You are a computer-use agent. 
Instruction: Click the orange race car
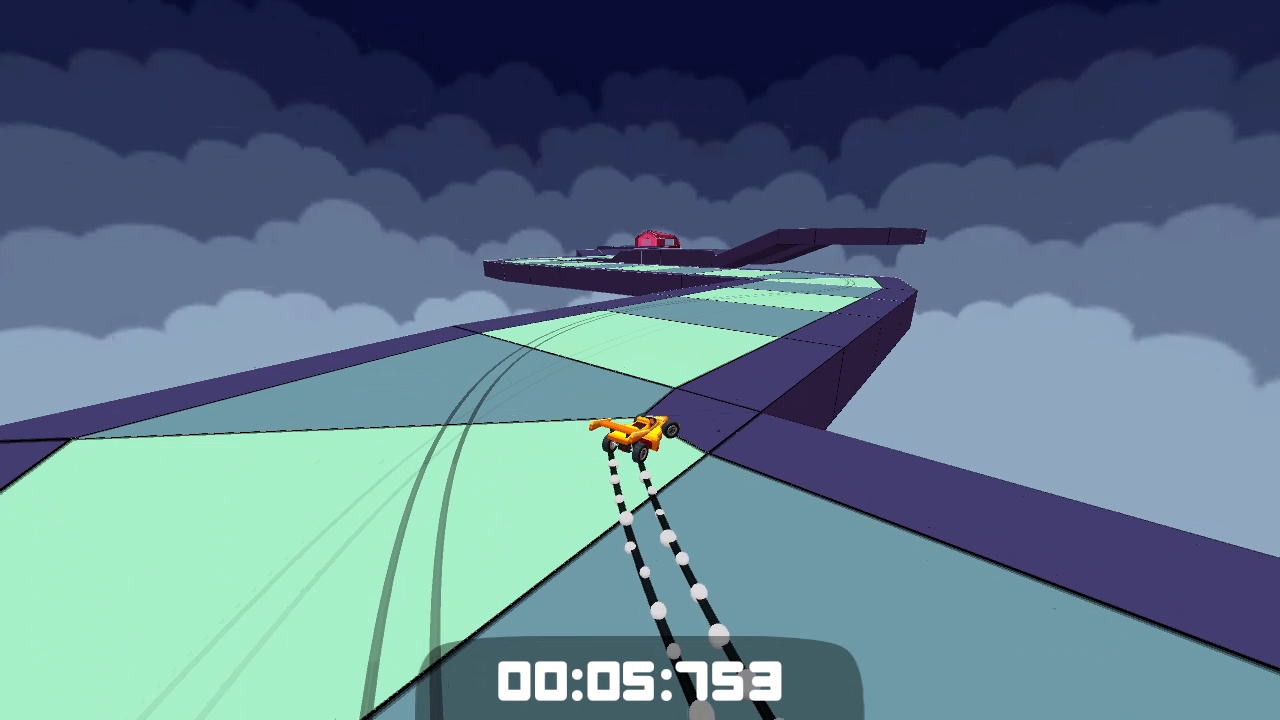coord(635,432)
